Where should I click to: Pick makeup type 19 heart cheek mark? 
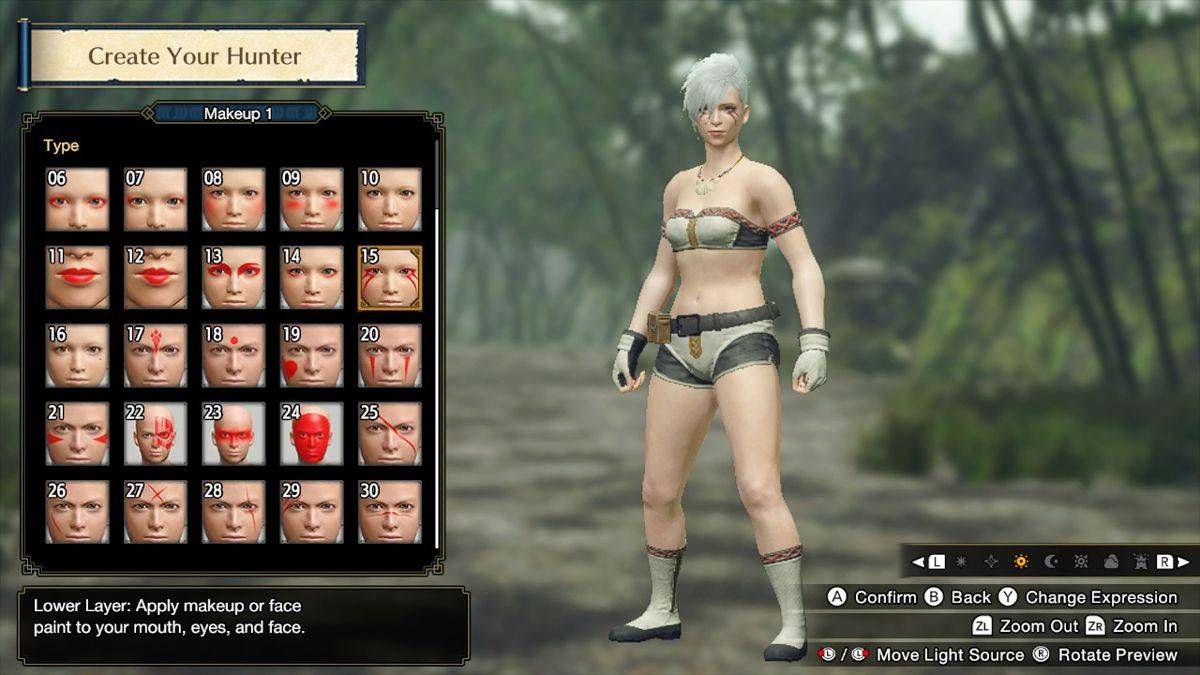(x=311, y=355)
